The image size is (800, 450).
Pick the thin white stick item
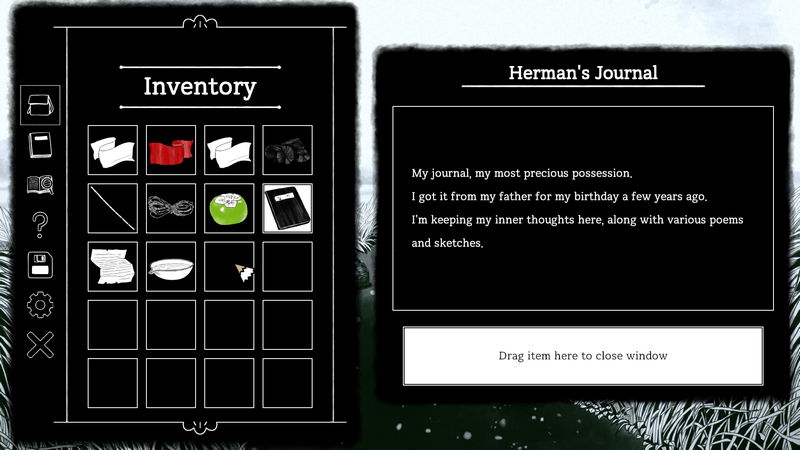click(113, 208)
